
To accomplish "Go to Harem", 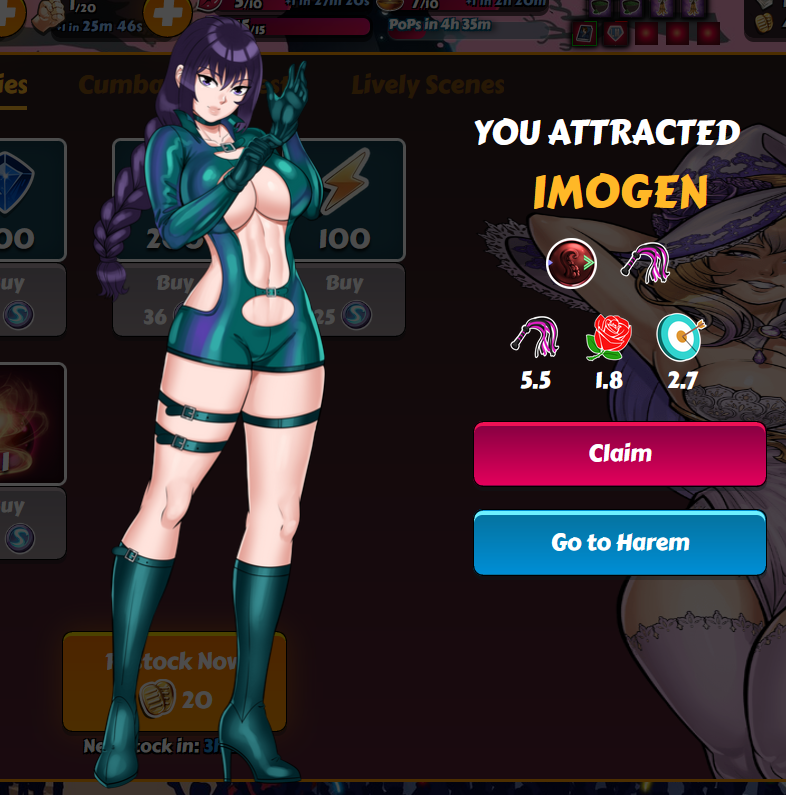I will 619,543.
